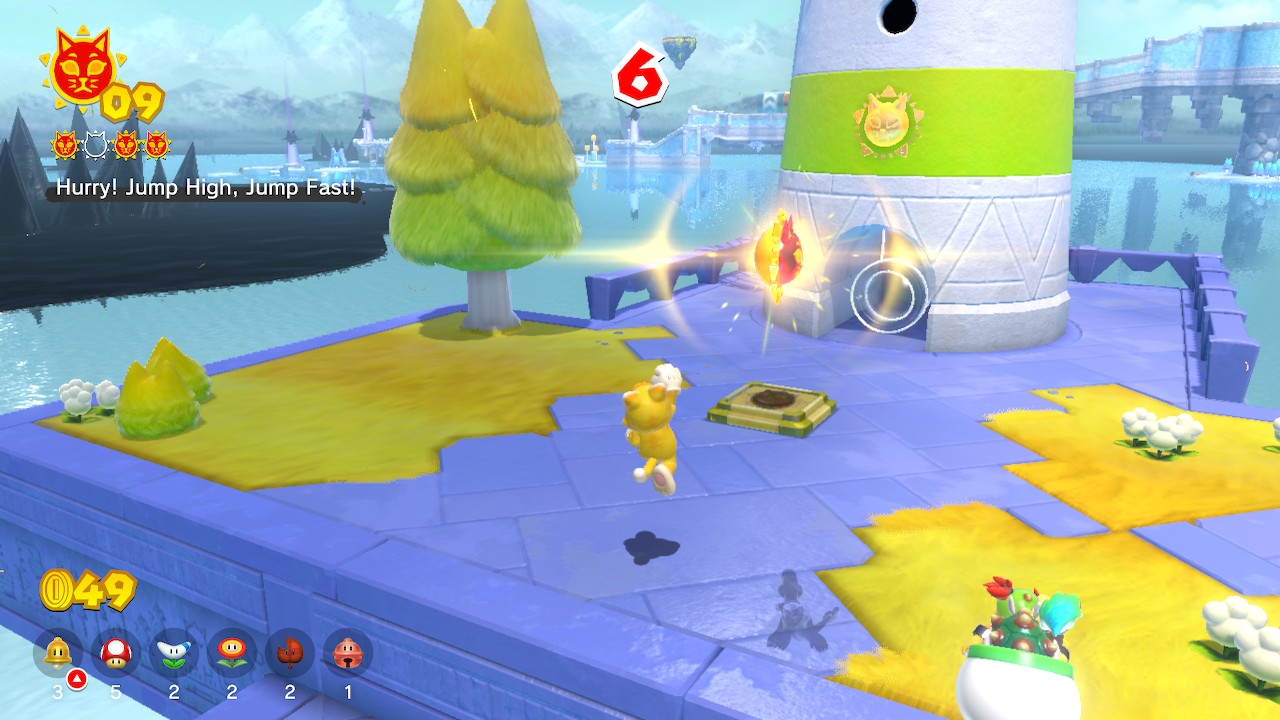Viewport: 1280px width, 720px height.
Task: Use the Super Leaf reserve item
Action: pos(290,654)
